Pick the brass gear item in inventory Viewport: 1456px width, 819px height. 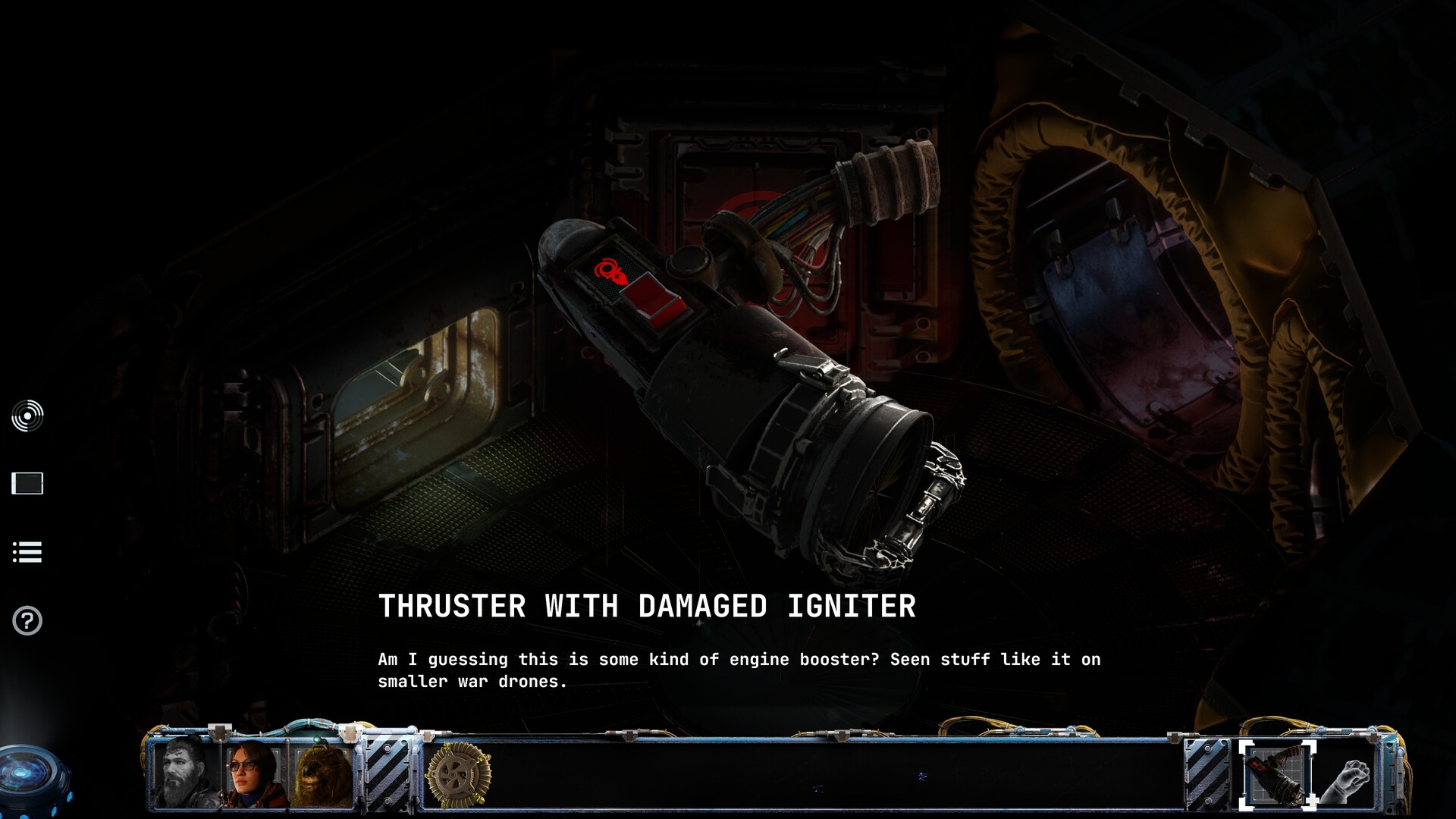[x=458, y=775]
